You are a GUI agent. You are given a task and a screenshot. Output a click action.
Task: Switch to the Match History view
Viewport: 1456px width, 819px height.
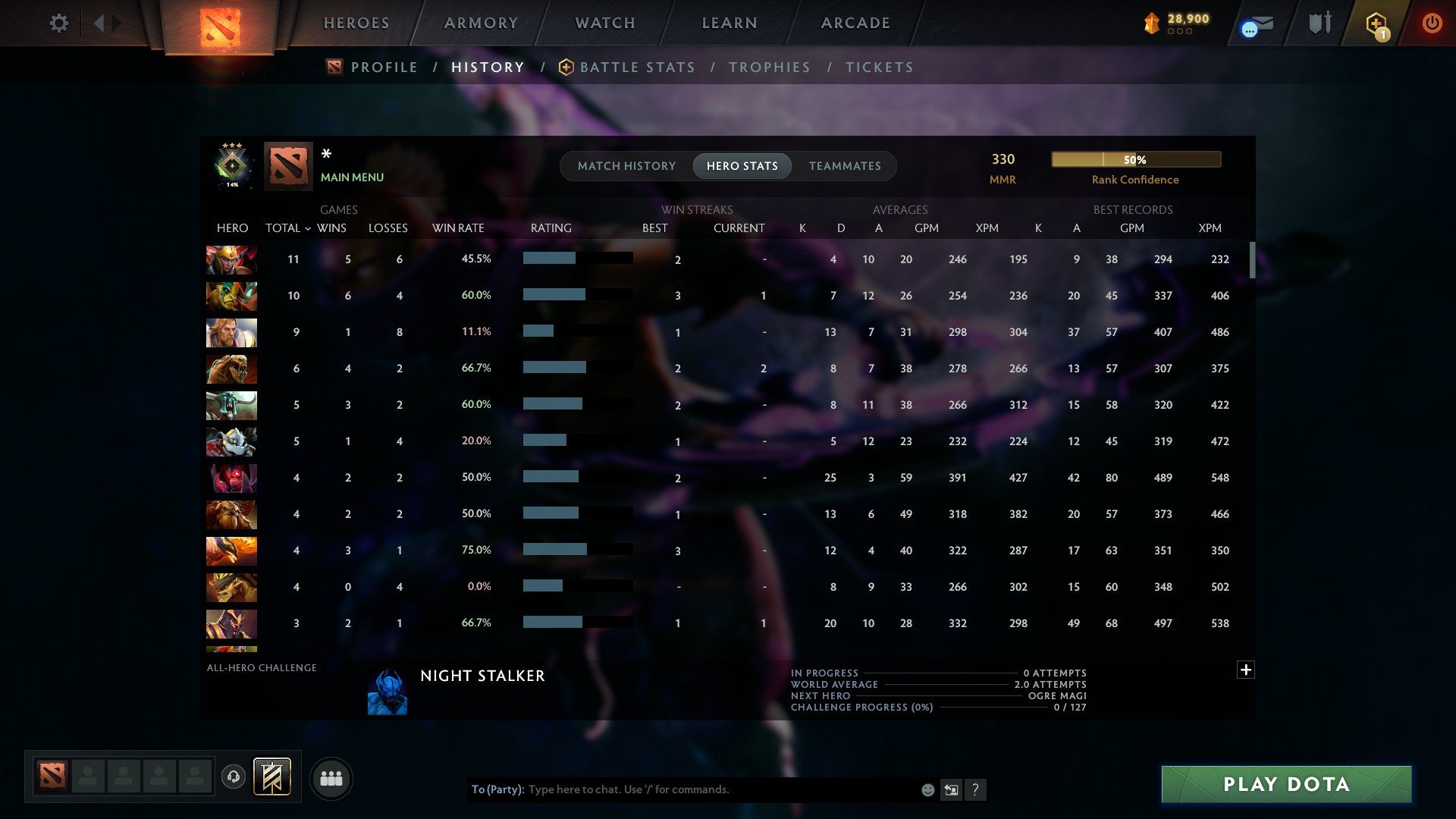tap(626, 165)
